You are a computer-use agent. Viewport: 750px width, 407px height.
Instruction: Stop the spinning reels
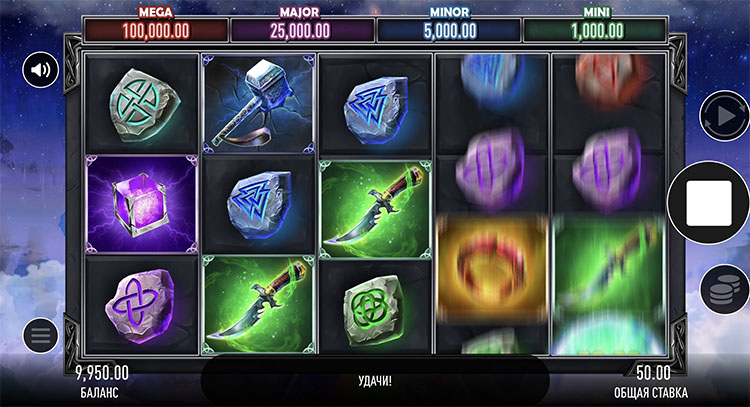point(709,203)
